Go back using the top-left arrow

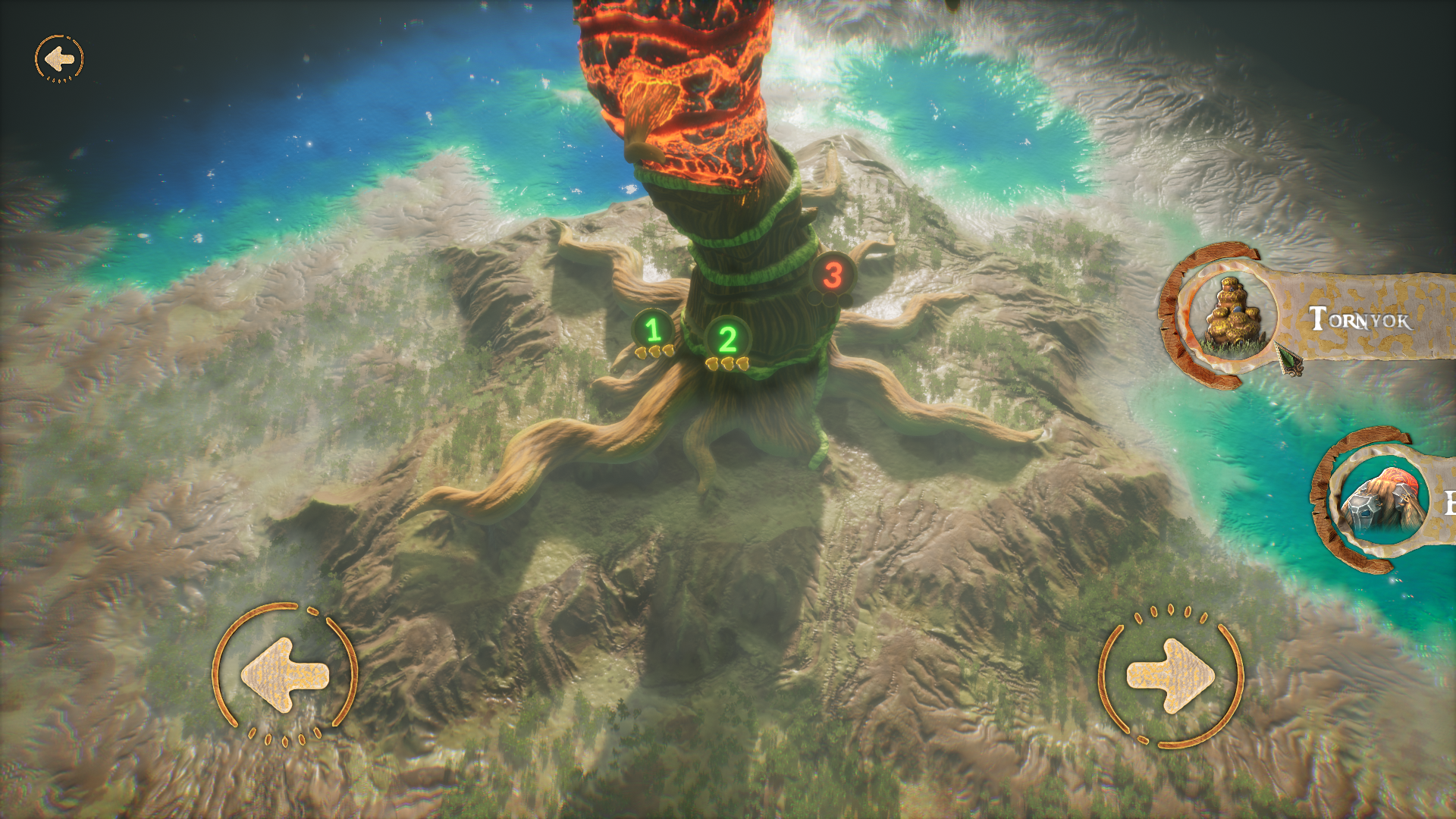pyautogui.click(x=59, y=58)
